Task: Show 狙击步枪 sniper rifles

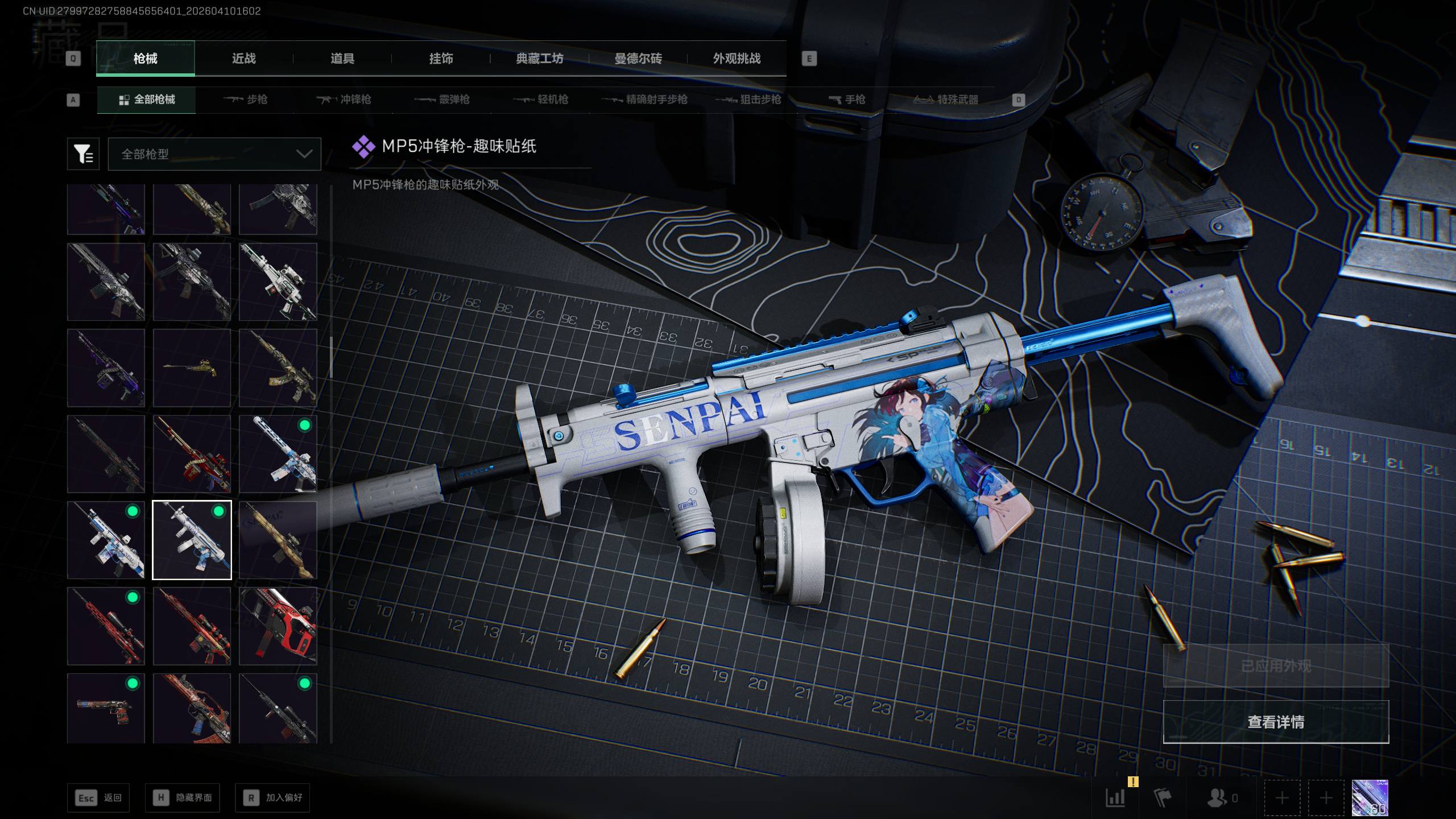Action: tap(748, 100)
